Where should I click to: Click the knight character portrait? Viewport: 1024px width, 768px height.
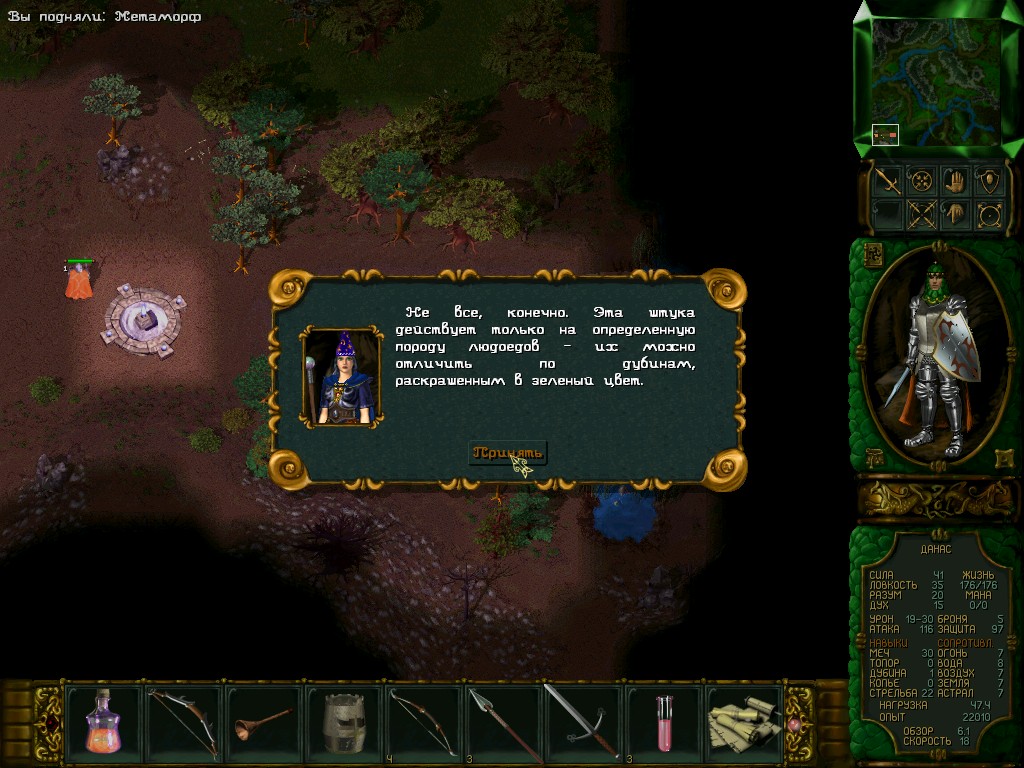pyautogui.click(x=936, y=355)
